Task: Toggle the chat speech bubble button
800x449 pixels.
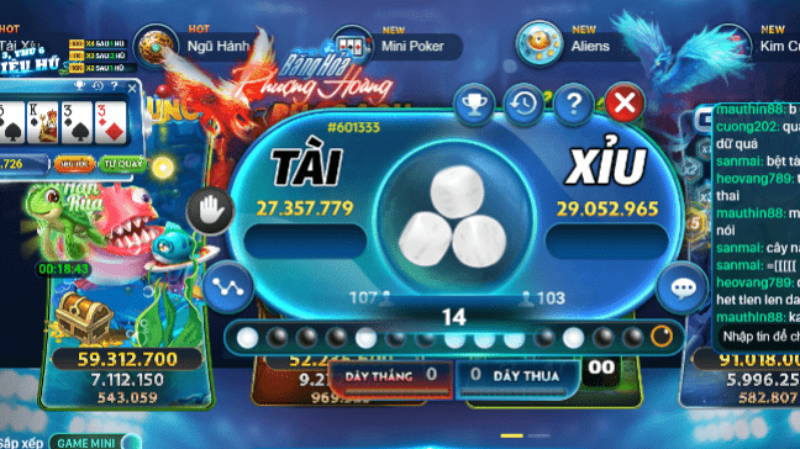Action: [x=683, y=288]
